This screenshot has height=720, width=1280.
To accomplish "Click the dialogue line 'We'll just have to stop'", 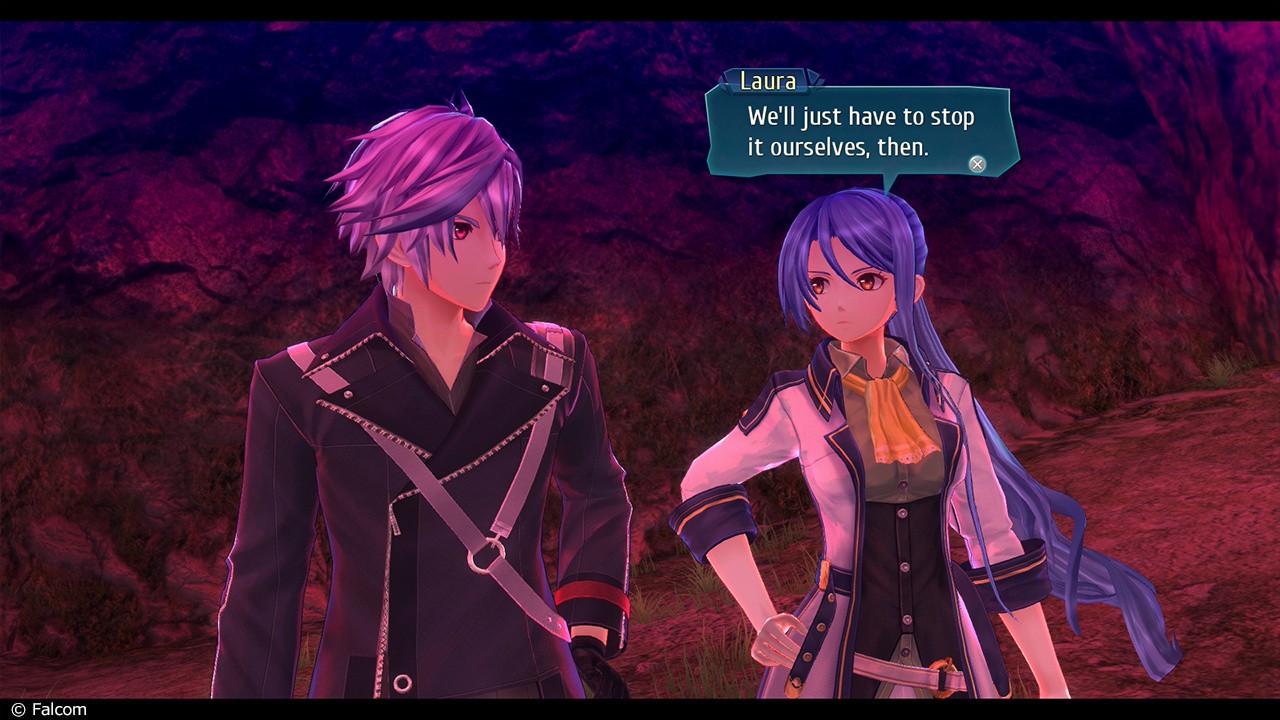I will coord(858,116).
